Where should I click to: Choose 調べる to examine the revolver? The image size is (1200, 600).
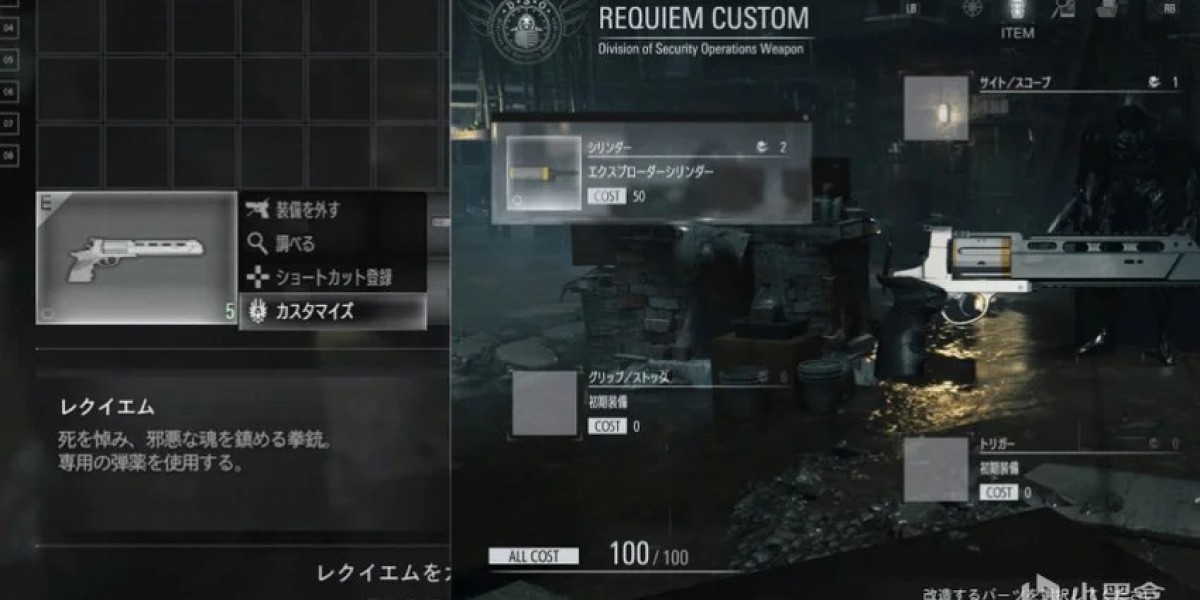coord(333,243)
